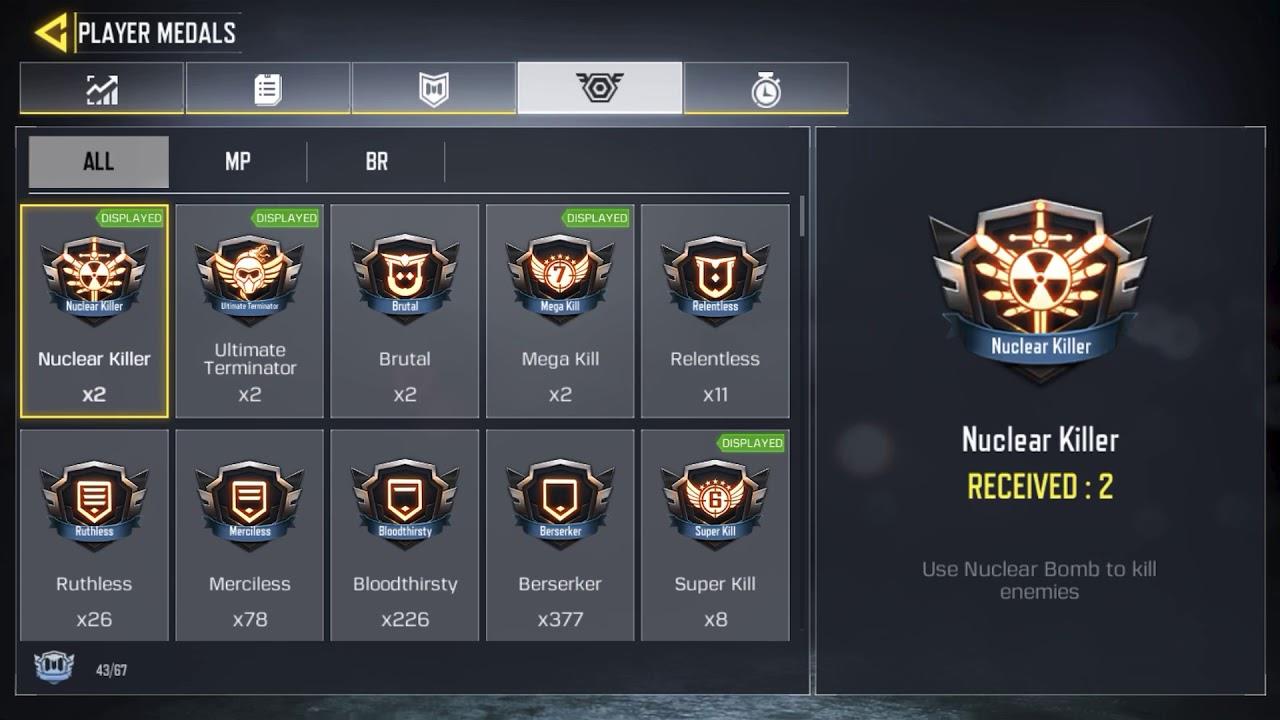Filter medals by BR

pyautogui.click(x=376, y=162)
